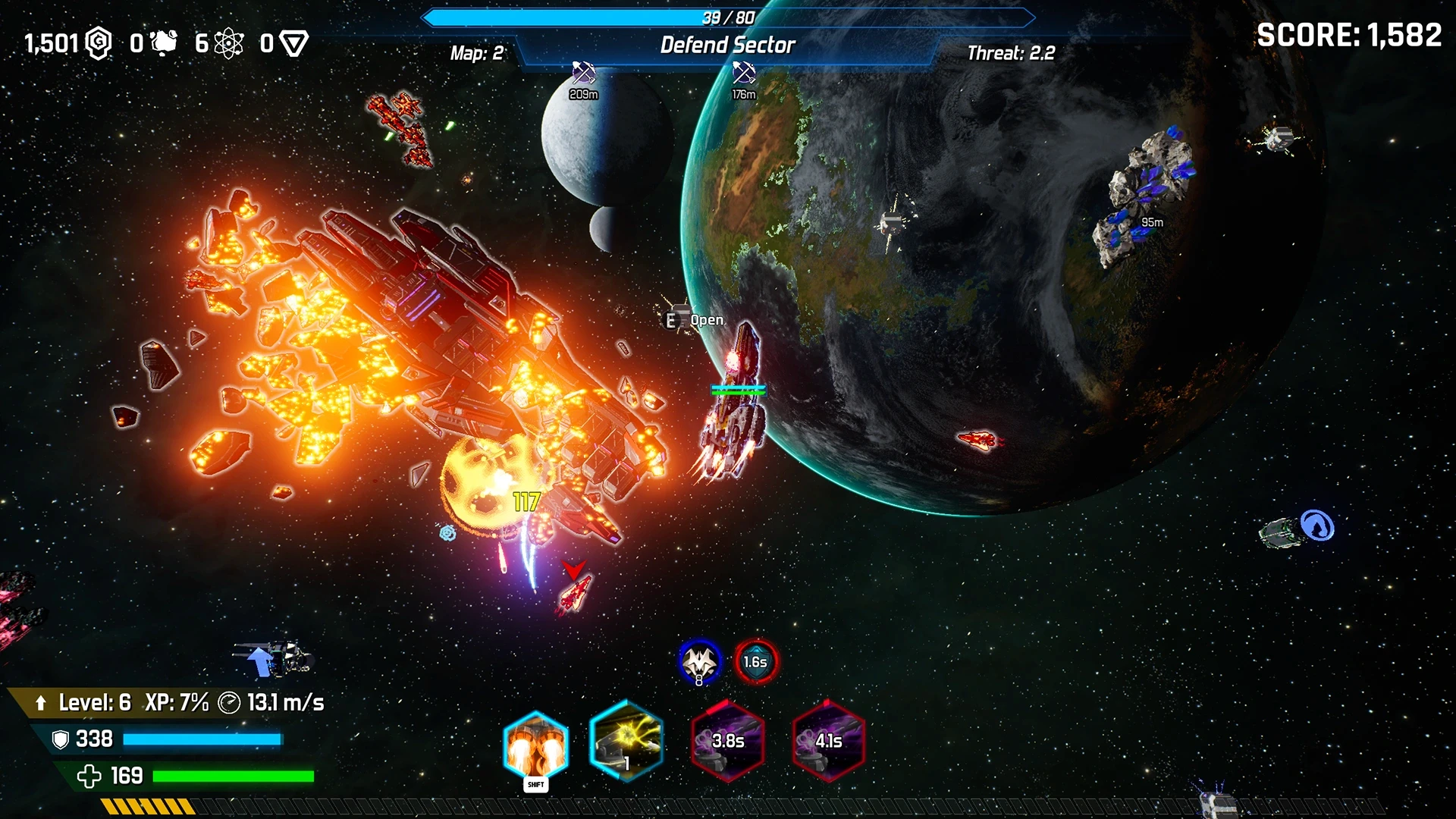Screen dimensions: 1456x819
Task: Click the asteroid ore resource icon
Action: tap(164, 43)
